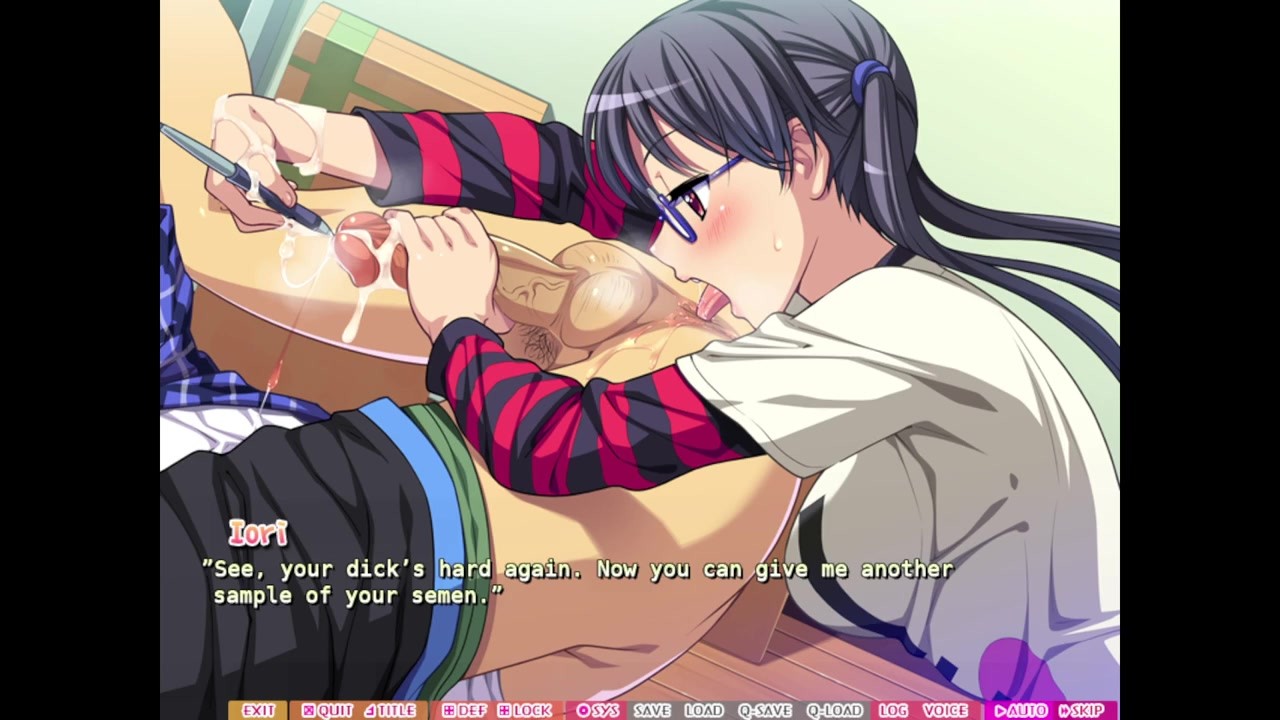Select QUIT in the bottom menu bar
Viewport: 1280px width, 720px height.
click(327, 710)
